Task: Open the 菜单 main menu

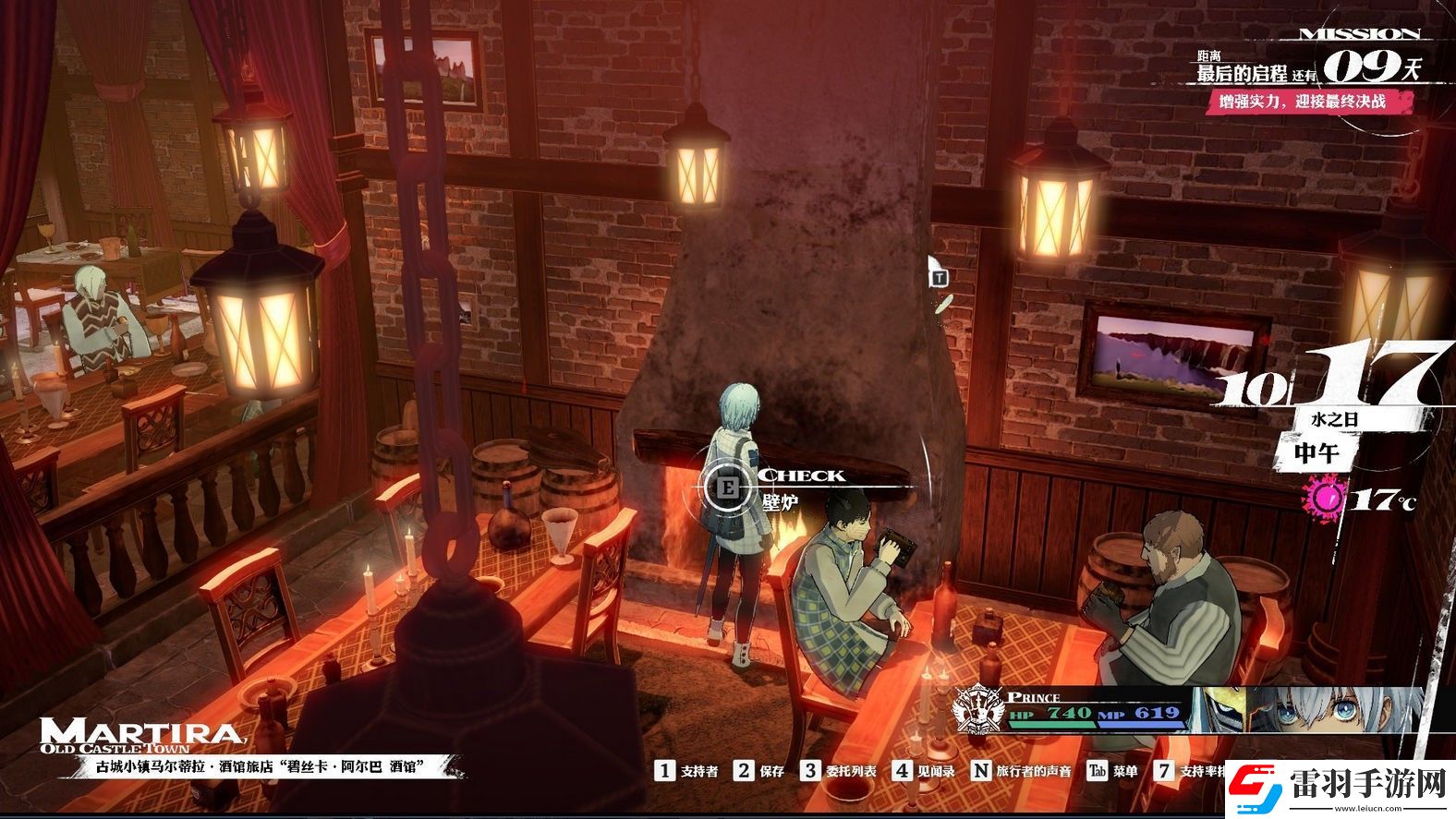Action: (1112, 770)
